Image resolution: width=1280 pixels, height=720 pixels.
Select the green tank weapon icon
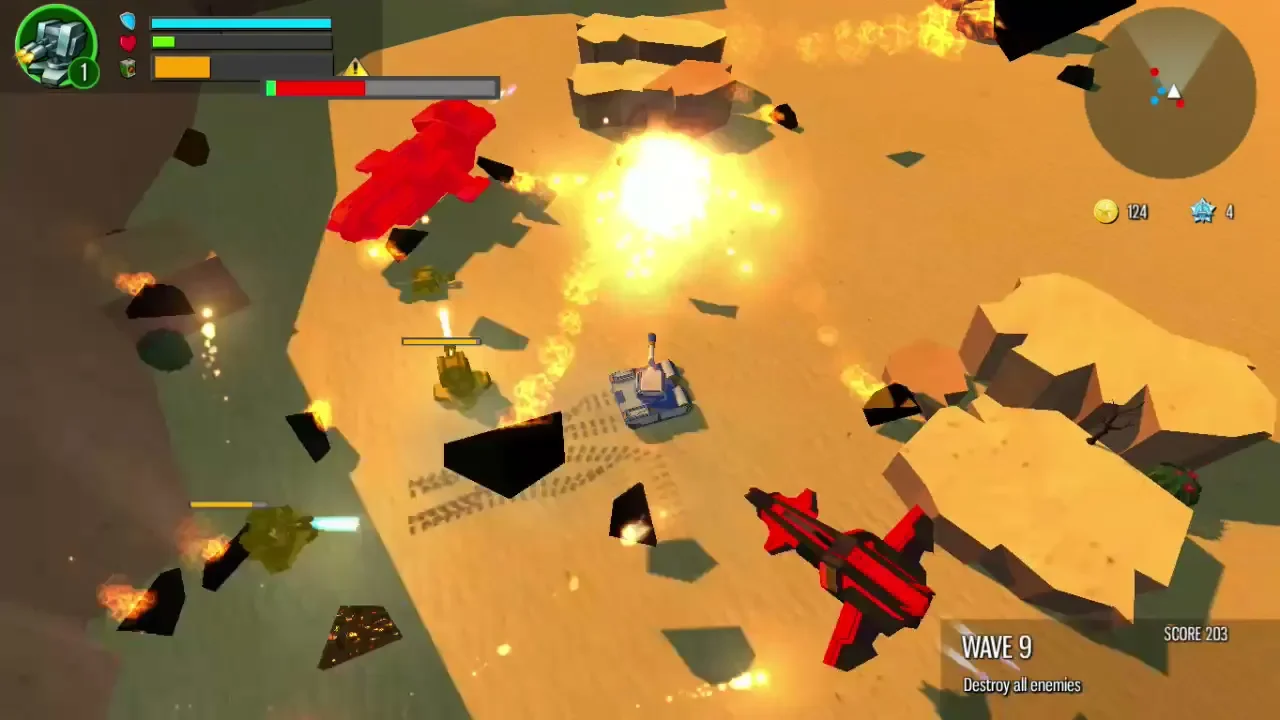(55, 45)
